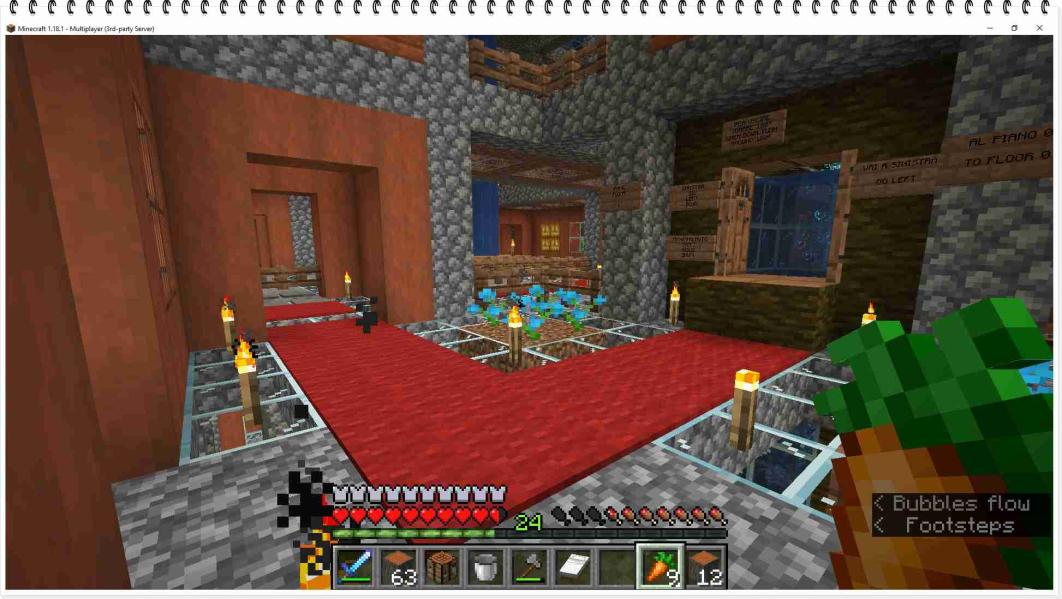
Task: Click the carrot slot holding 9
Action: point(660,567)
